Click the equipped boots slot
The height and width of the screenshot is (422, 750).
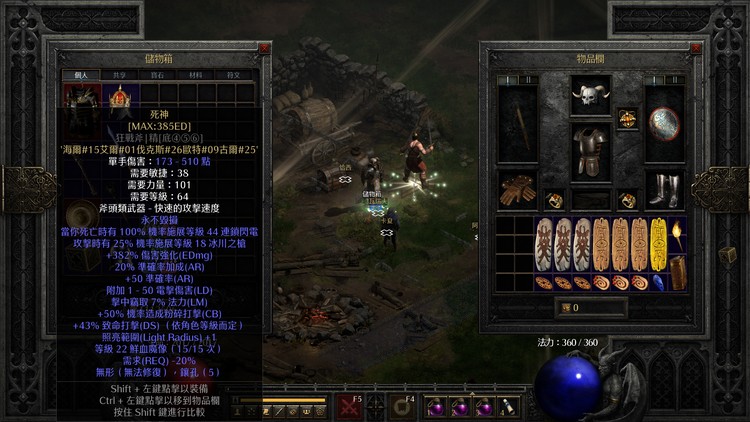[664, 190]
